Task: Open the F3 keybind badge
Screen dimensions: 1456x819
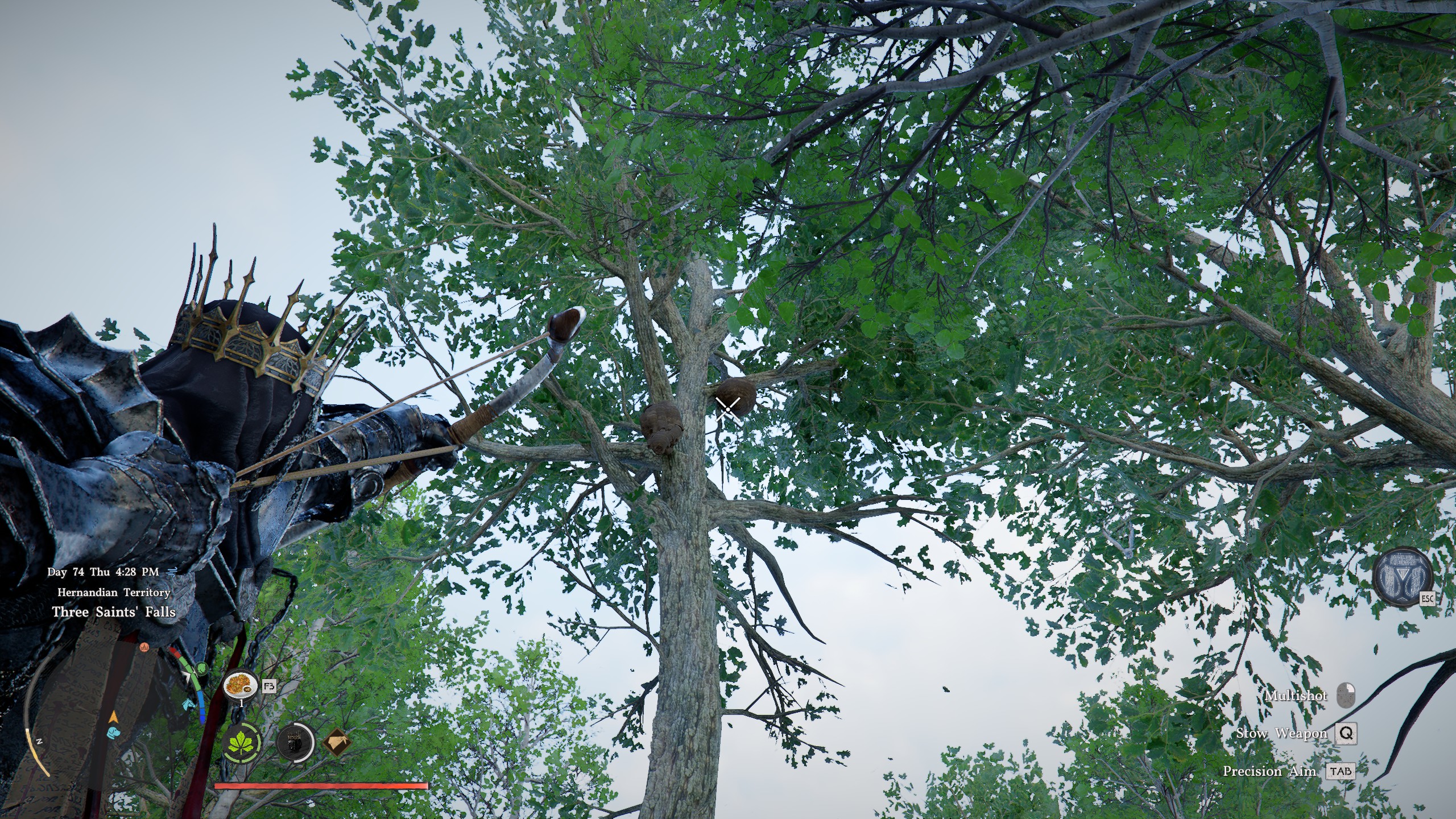Action: 270,686
